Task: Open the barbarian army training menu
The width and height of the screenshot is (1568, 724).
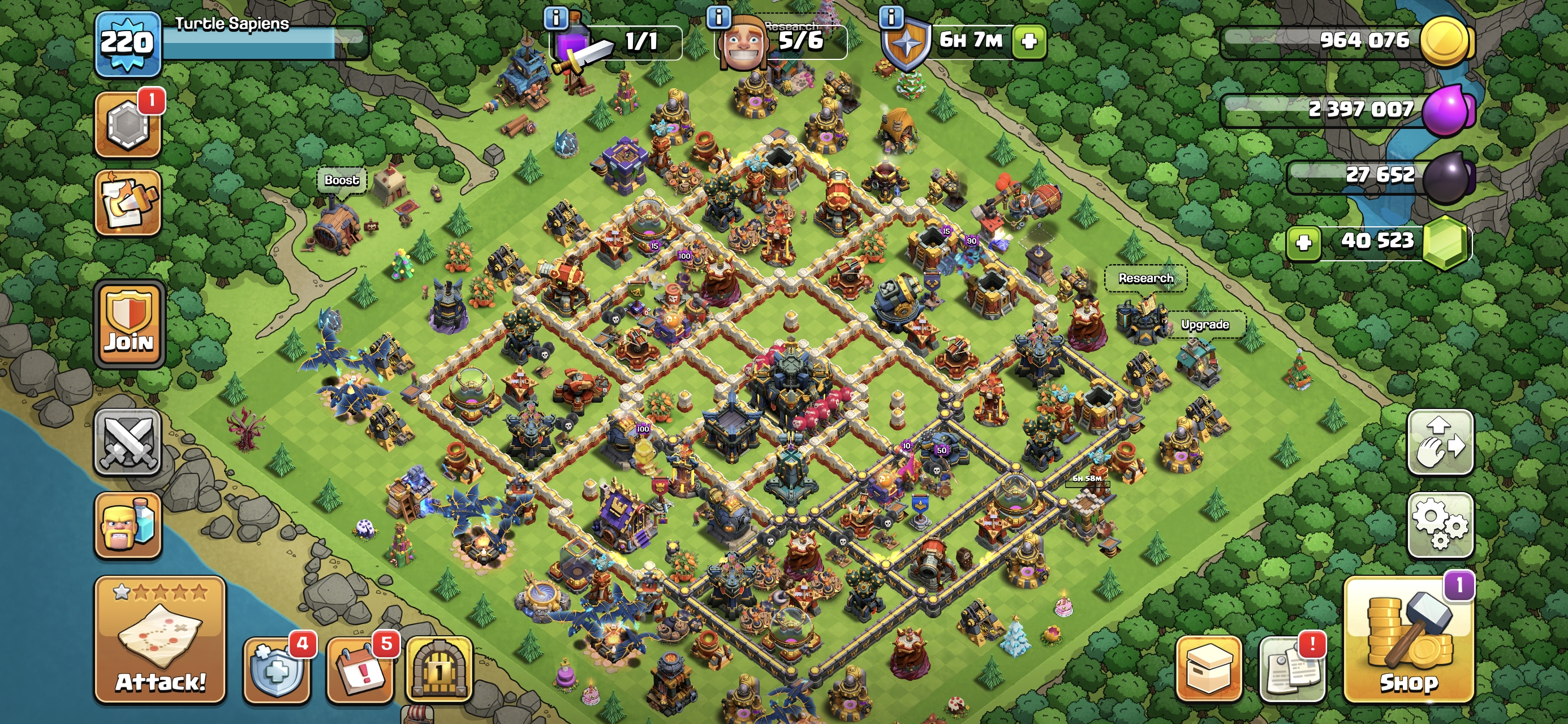Action: pyautogui.click(x=128, y=525)
